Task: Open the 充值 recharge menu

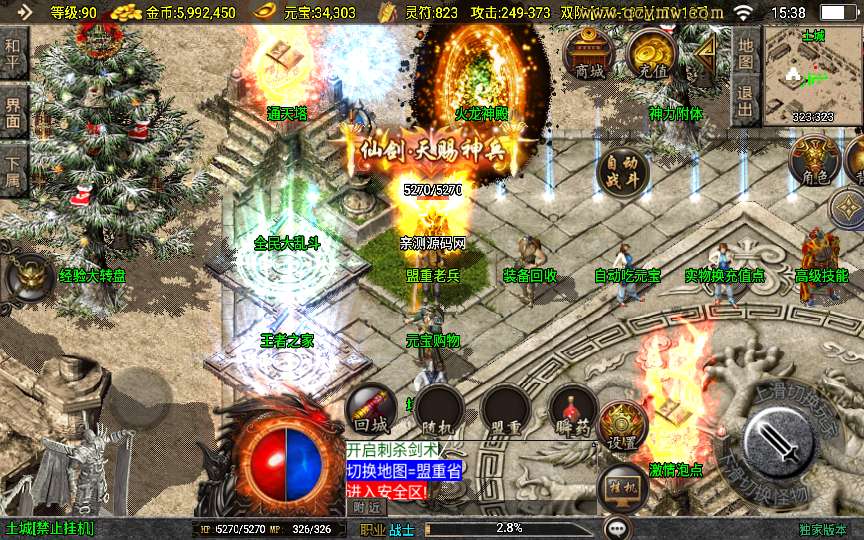Action: (x=651, y=53)
